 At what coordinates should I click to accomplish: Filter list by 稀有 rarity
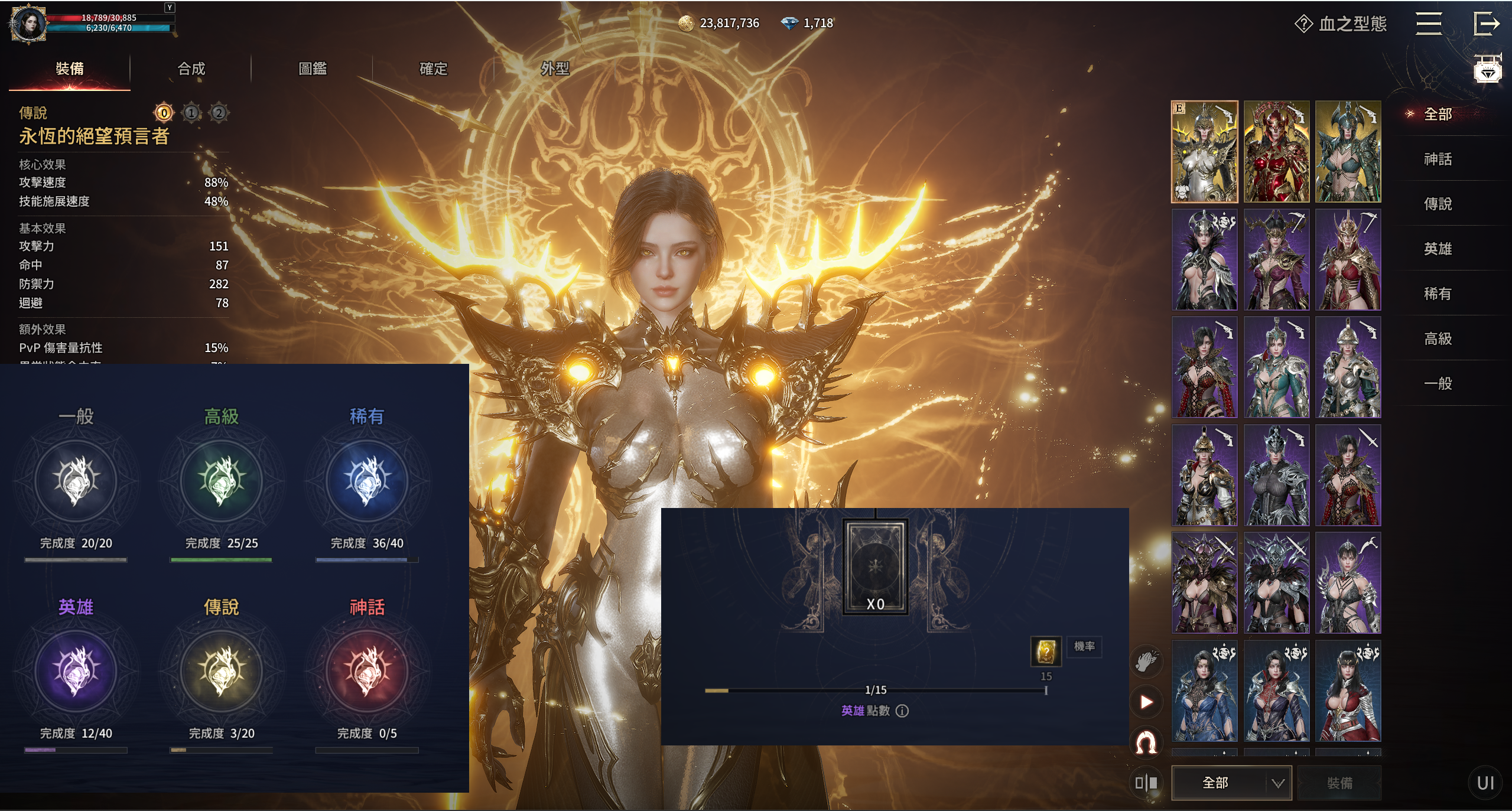click(1438, 294)
